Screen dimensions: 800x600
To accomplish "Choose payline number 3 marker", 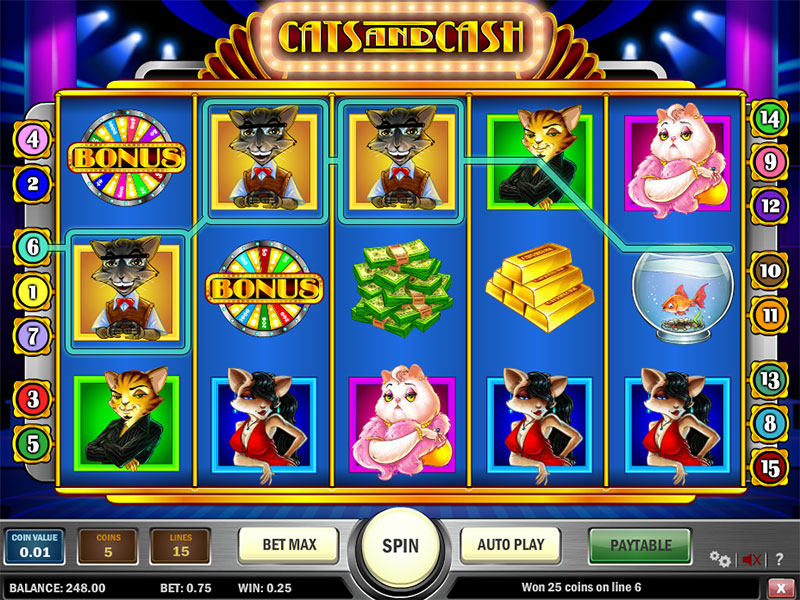I will tap(32, 400).
